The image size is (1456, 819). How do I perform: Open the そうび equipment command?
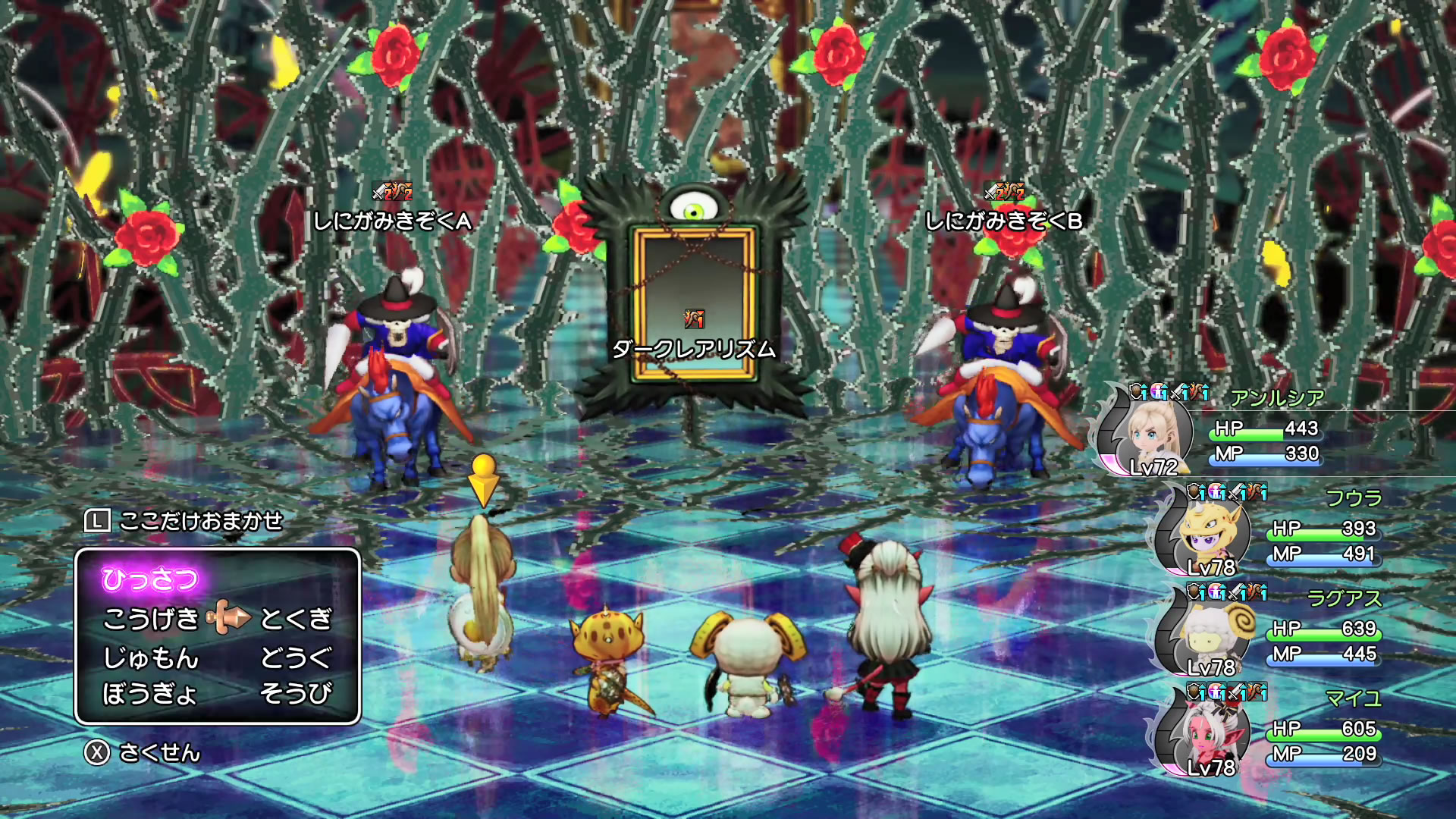point(296,693)
